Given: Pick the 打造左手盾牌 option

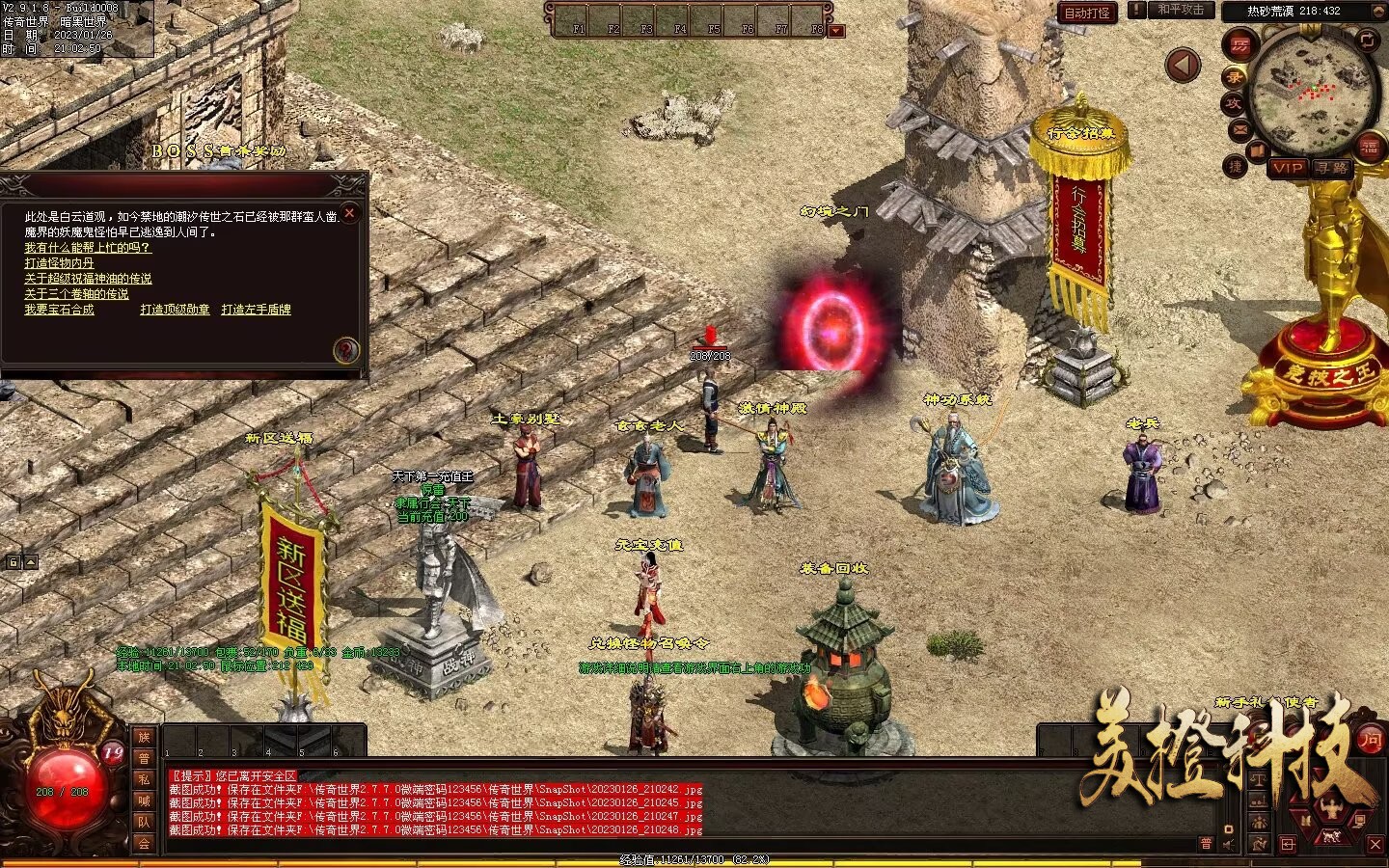Looking at the screenshot, I should click(256, 310).
